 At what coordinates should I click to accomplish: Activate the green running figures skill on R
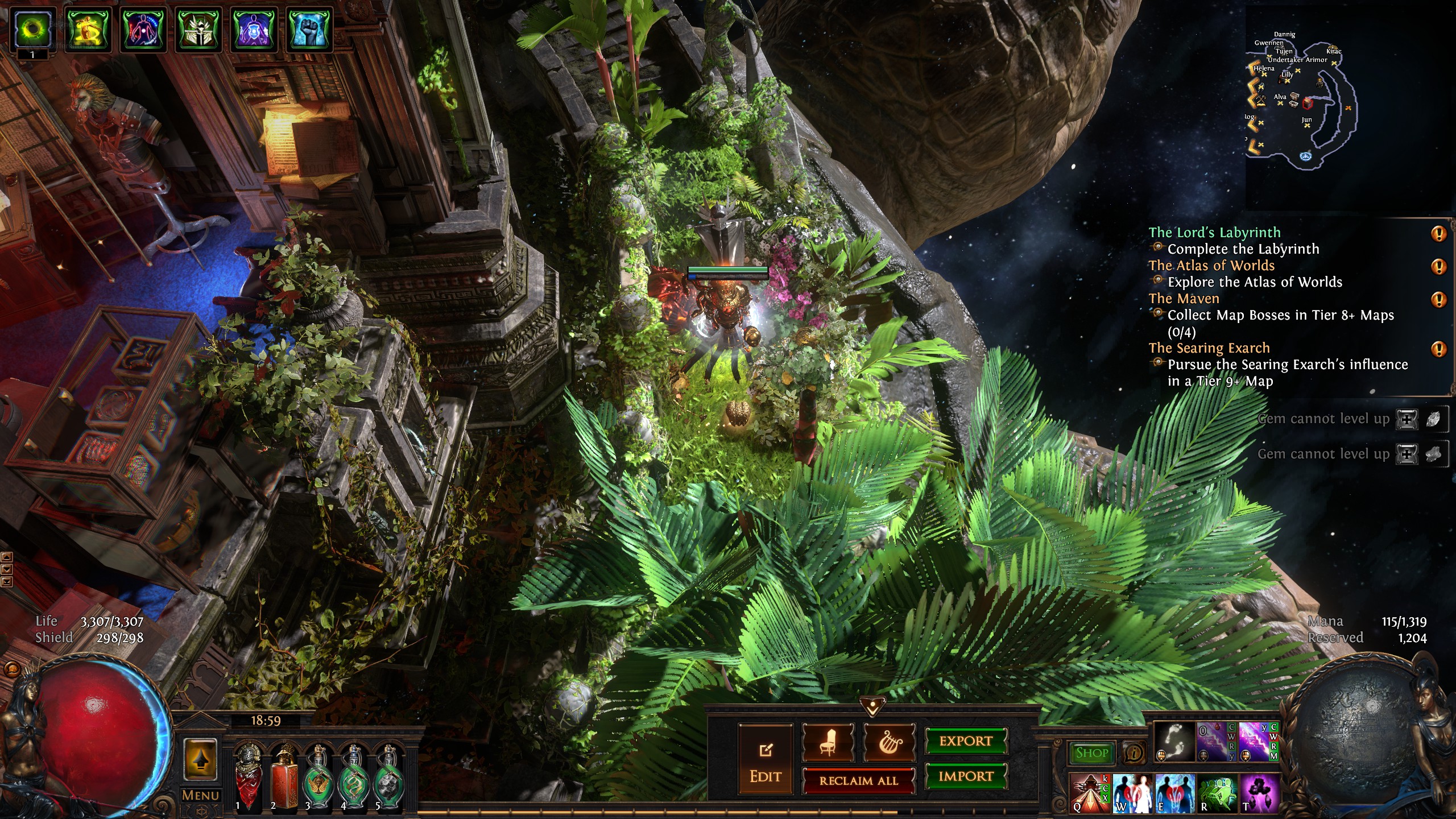[x=1216, y=792]
